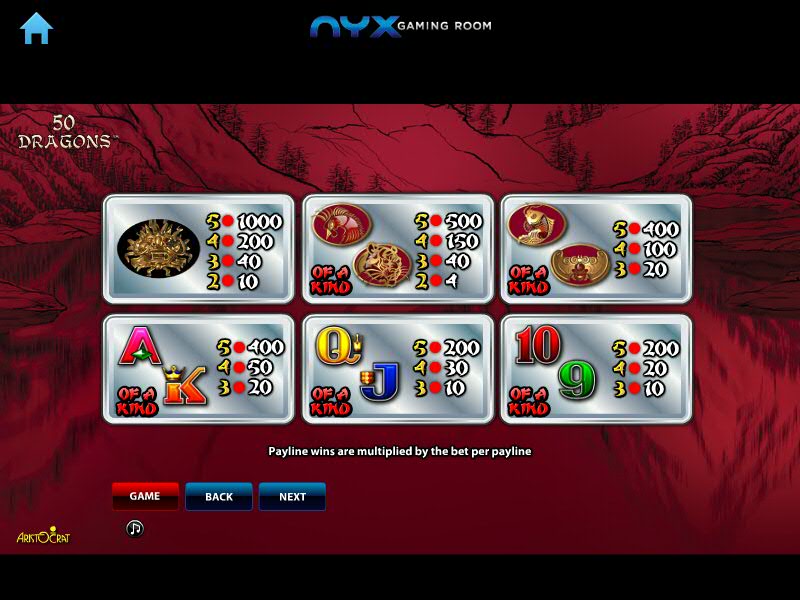Click the NYX Gaming Room logo
The height and width of the screenshot is (600, 800).
pyautogui.click(x=400, y=26)
